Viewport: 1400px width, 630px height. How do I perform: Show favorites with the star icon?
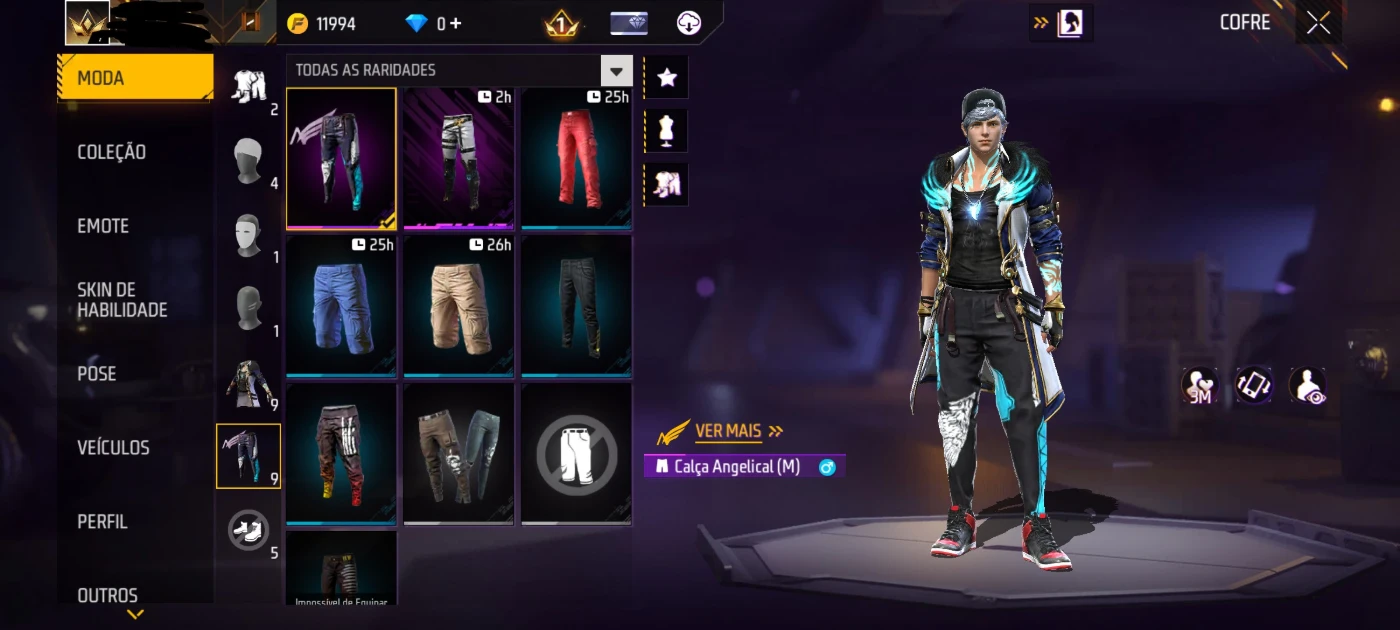[667, 78]
